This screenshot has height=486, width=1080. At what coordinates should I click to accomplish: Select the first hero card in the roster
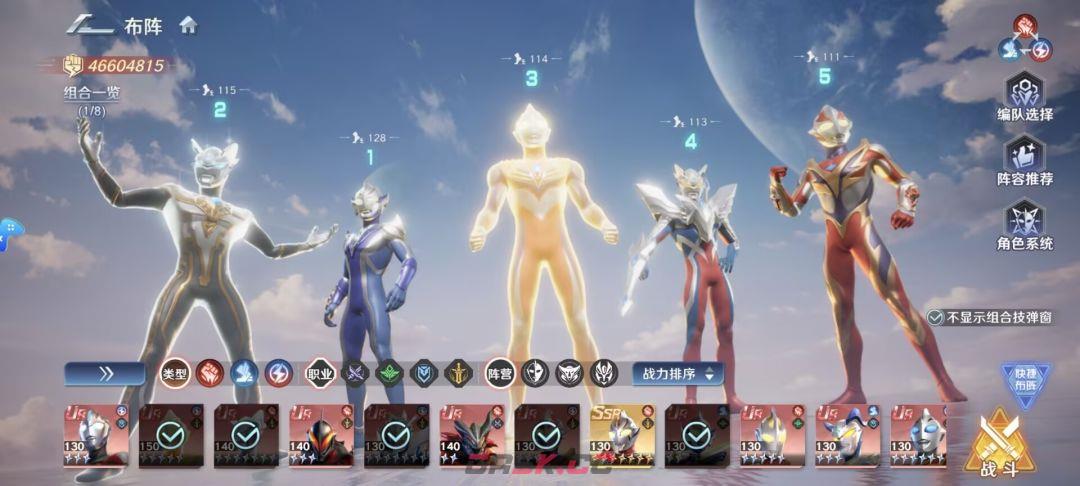96,436
